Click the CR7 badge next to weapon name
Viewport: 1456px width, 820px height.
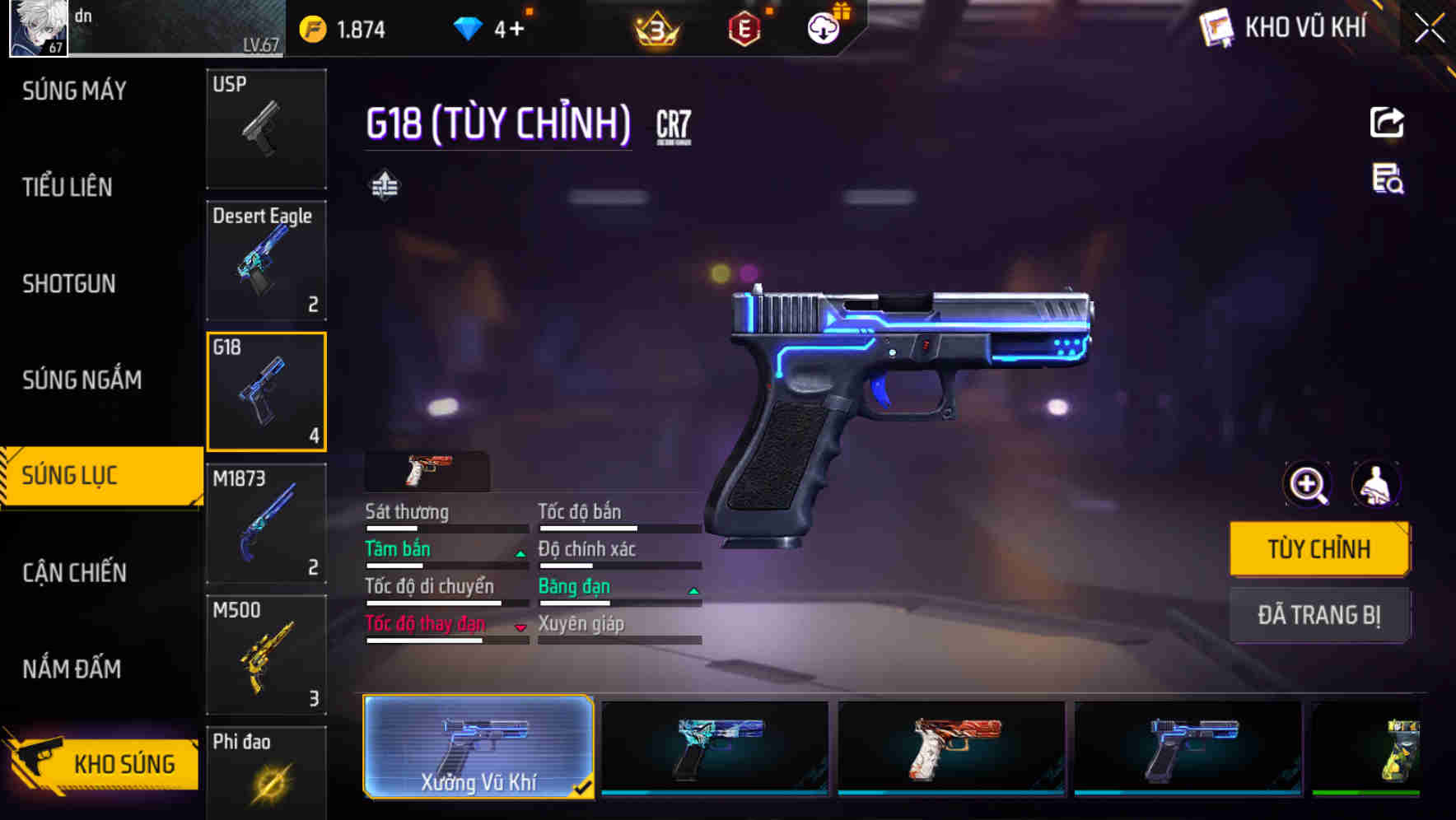[x=672, y=125]
